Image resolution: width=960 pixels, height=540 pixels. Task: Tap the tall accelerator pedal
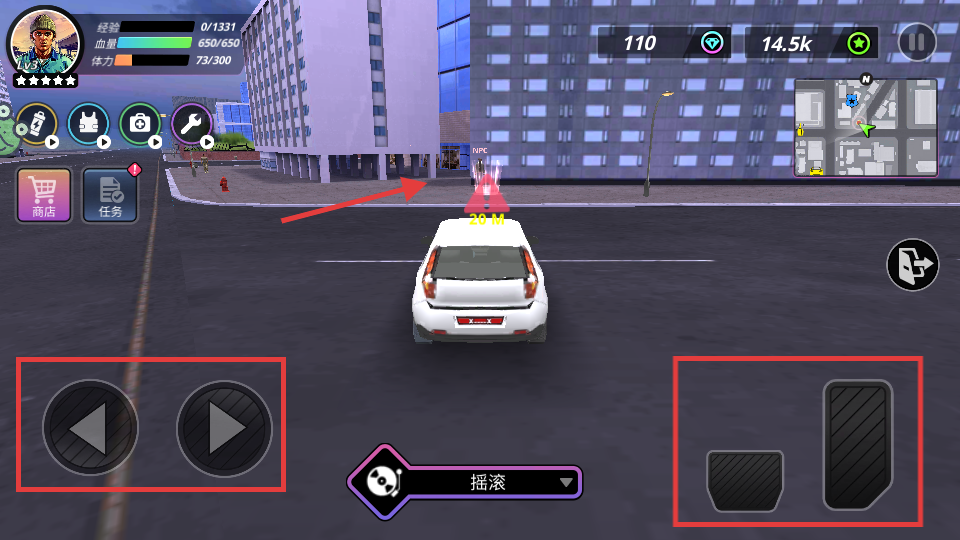858,444
